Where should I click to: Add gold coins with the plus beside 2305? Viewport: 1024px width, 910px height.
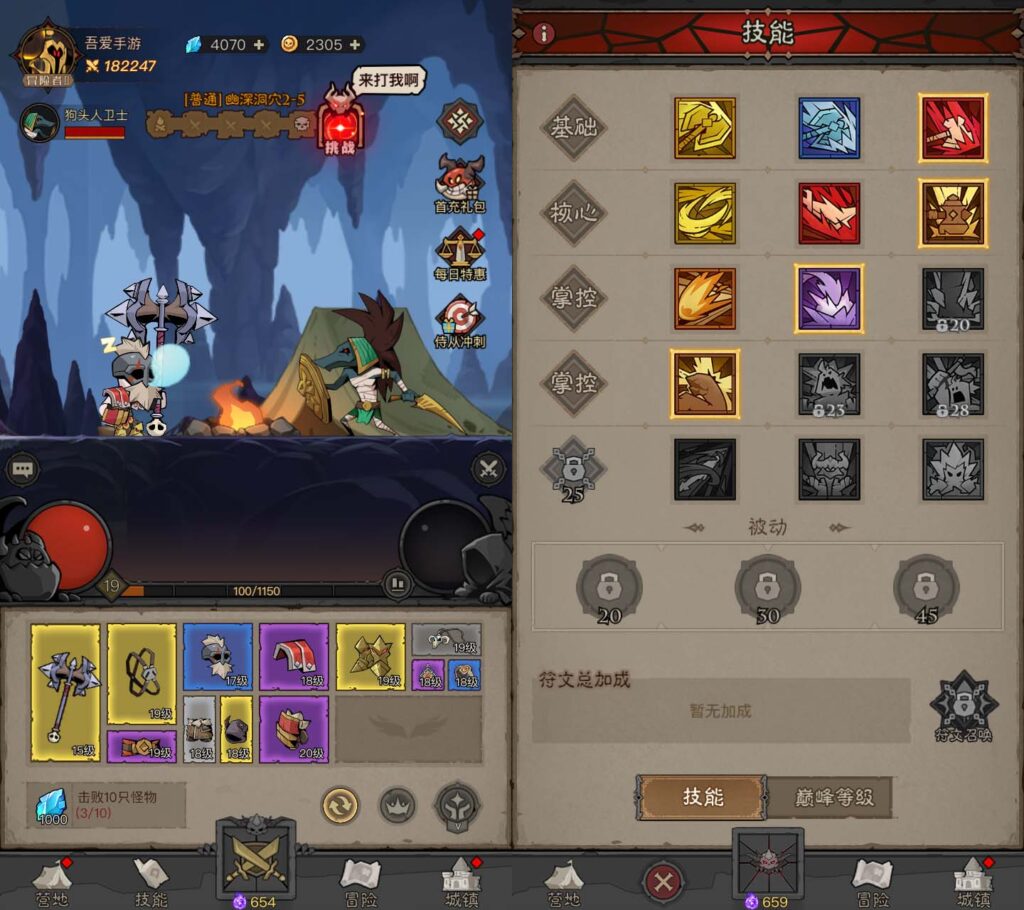pyautogui.click(x=354, y=44)
